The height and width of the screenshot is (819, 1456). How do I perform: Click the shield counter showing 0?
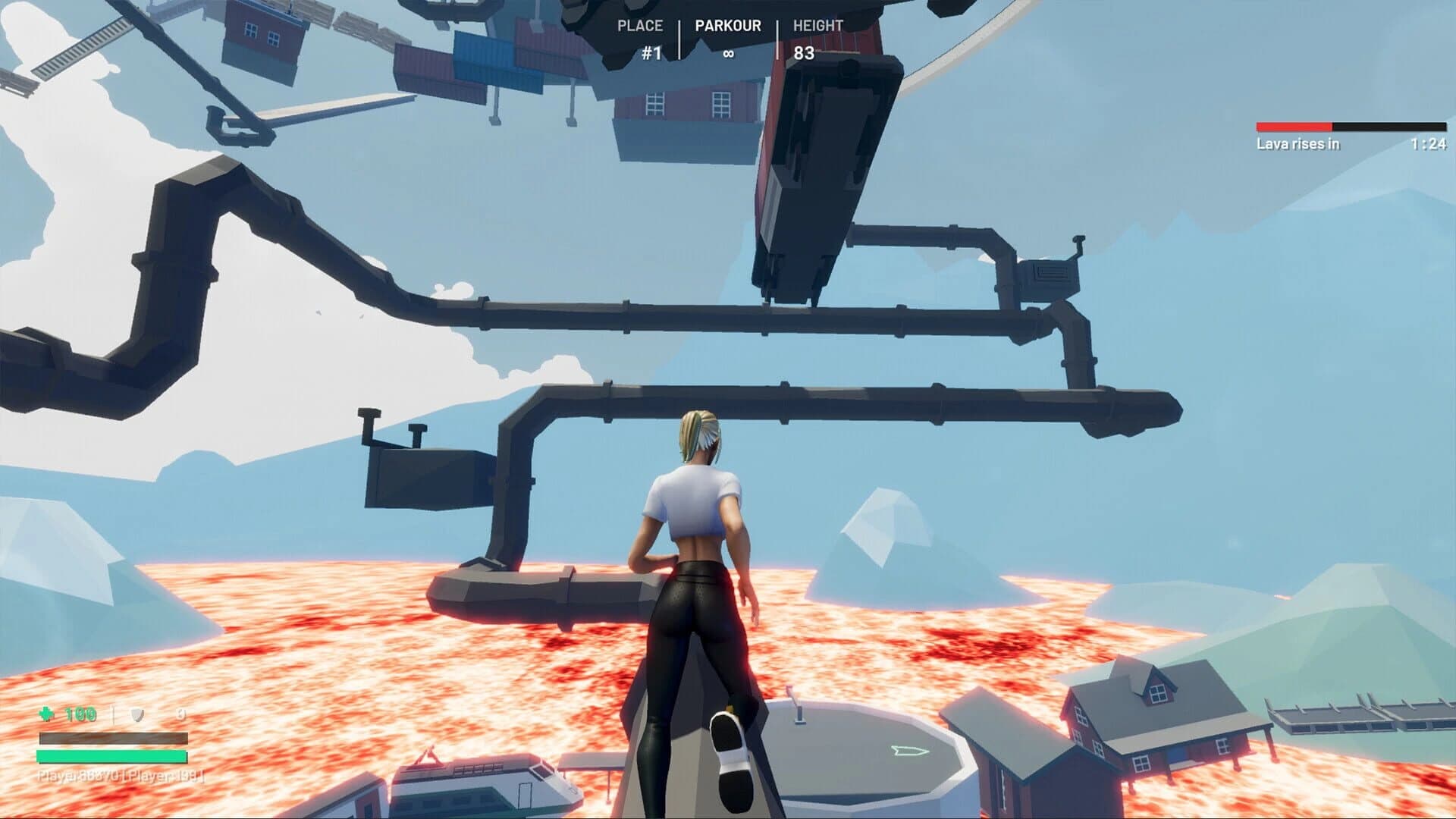180,713
